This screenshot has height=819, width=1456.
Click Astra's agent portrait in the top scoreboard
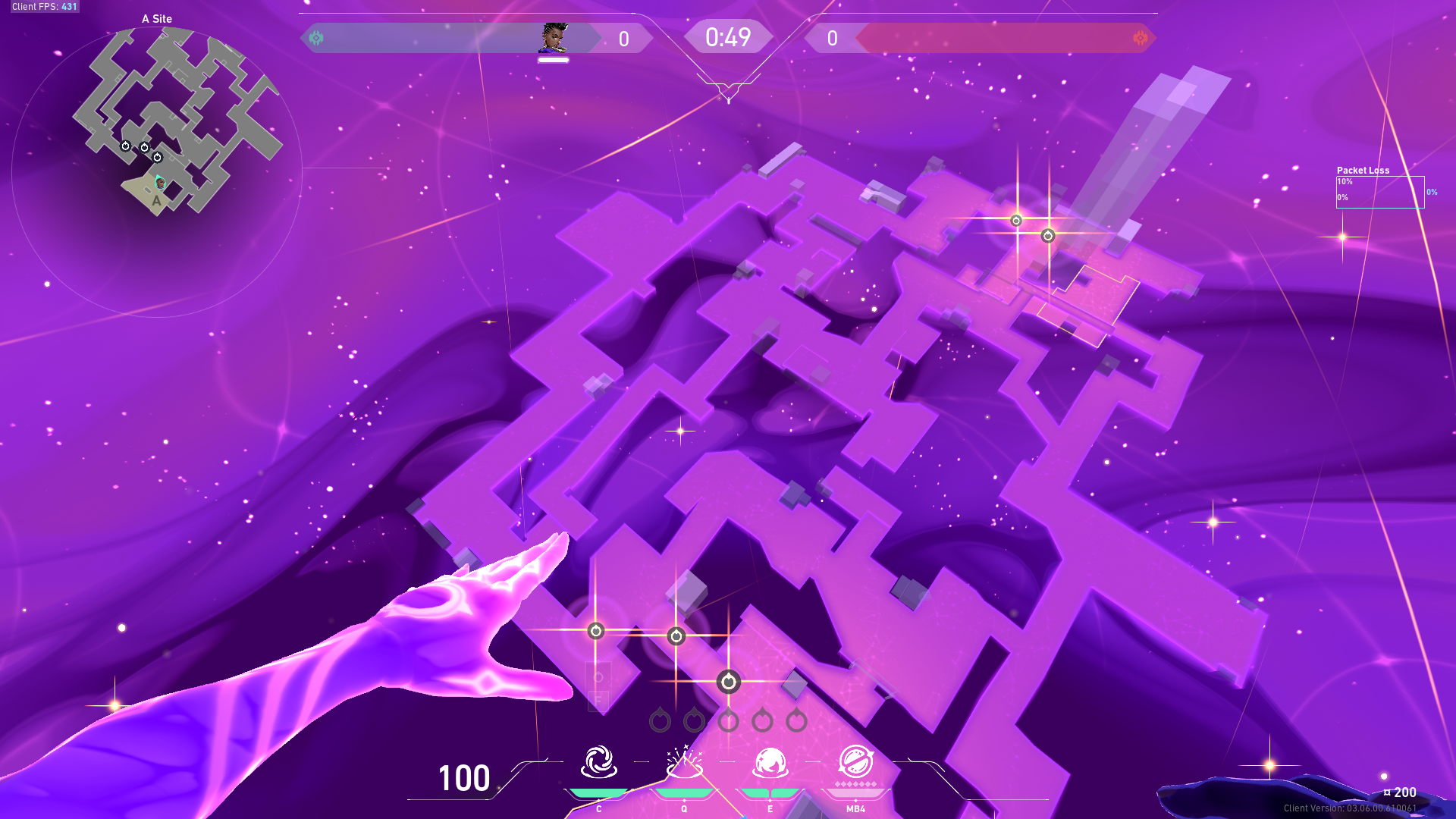tap(553, 37)
